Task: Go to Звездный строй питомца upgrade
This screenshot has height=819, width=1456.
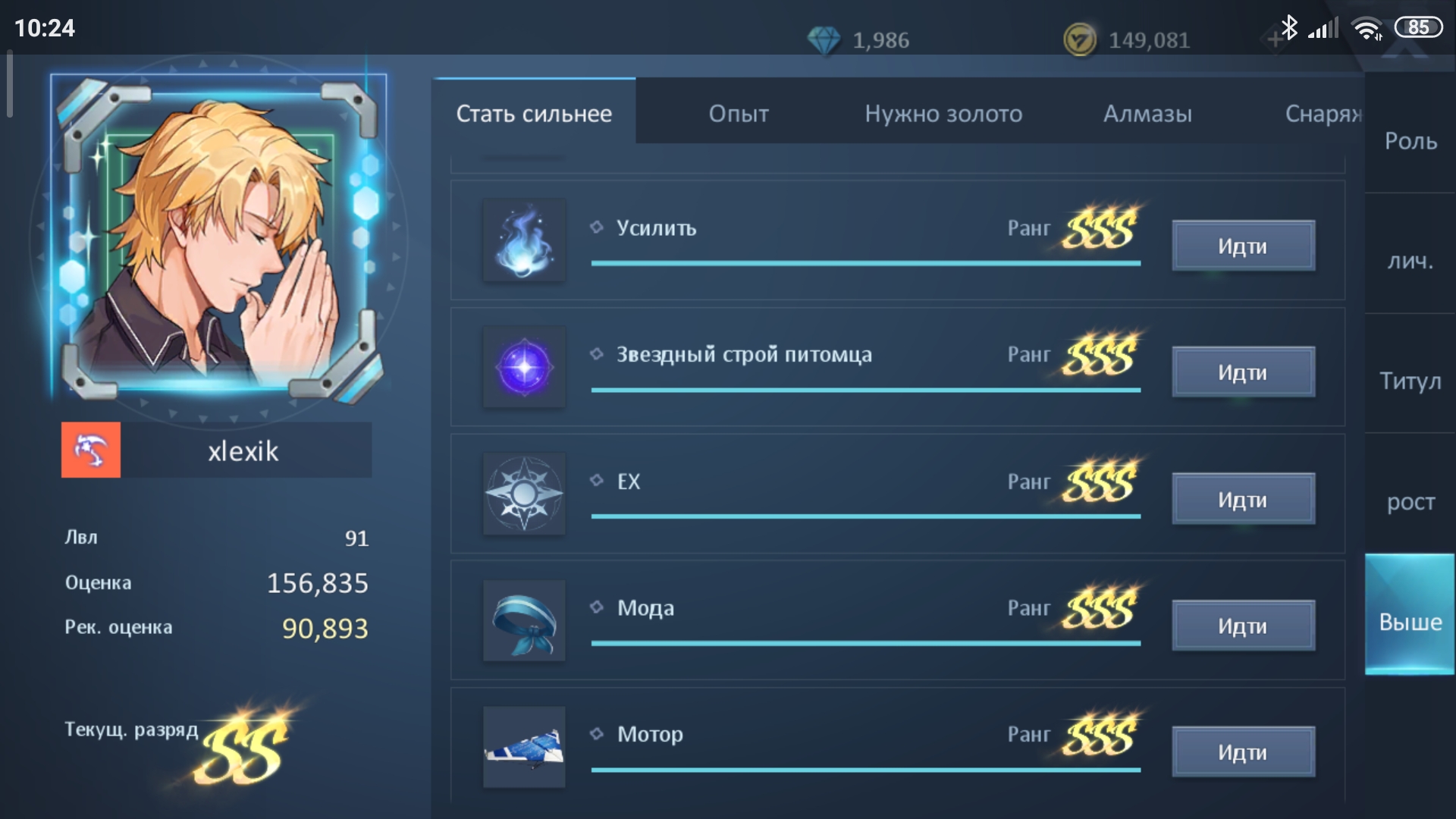Action: 1242,372
